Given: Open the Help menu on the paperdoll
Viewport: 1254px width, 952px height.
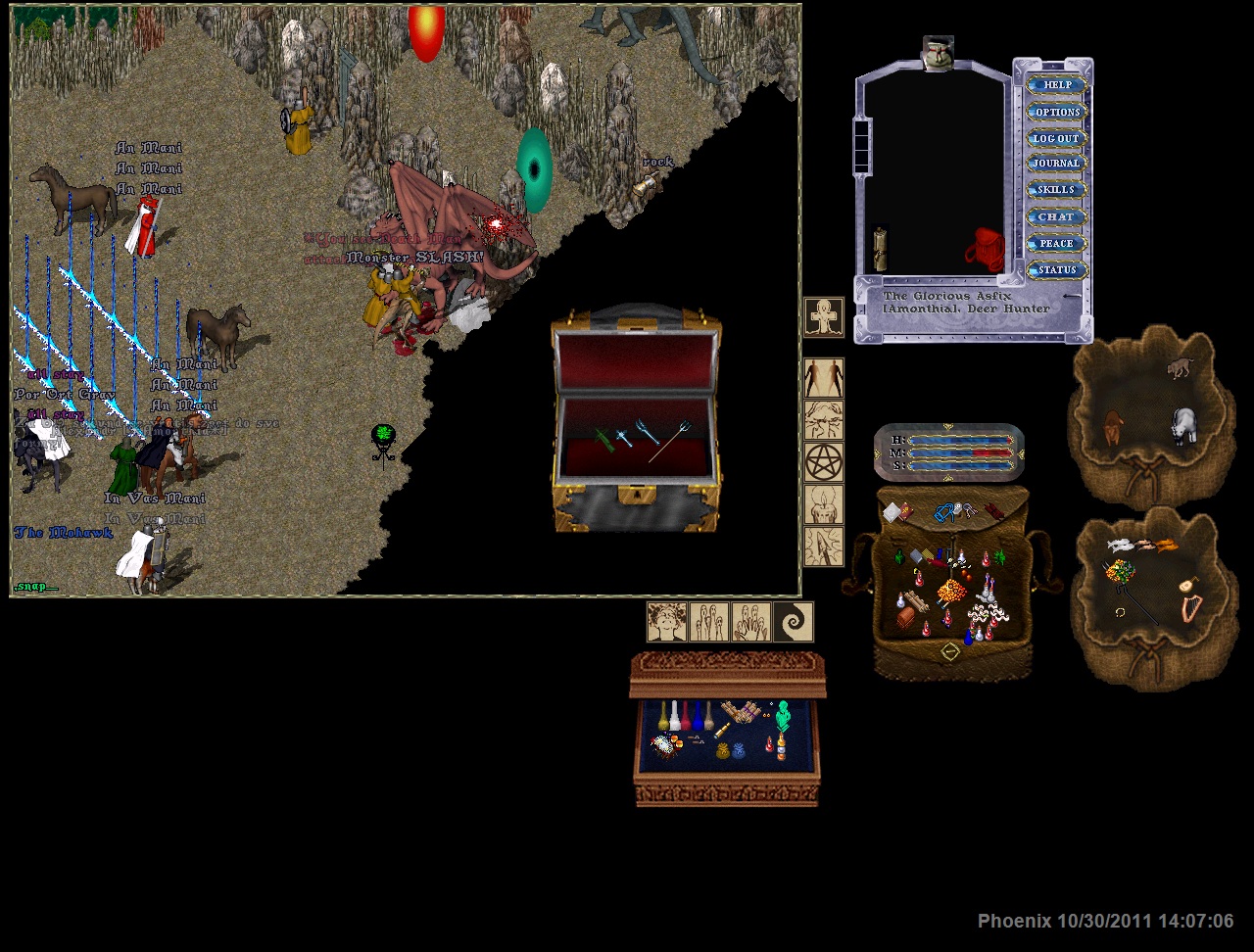Looking at the screenshot, I should tap(1056, 85).
